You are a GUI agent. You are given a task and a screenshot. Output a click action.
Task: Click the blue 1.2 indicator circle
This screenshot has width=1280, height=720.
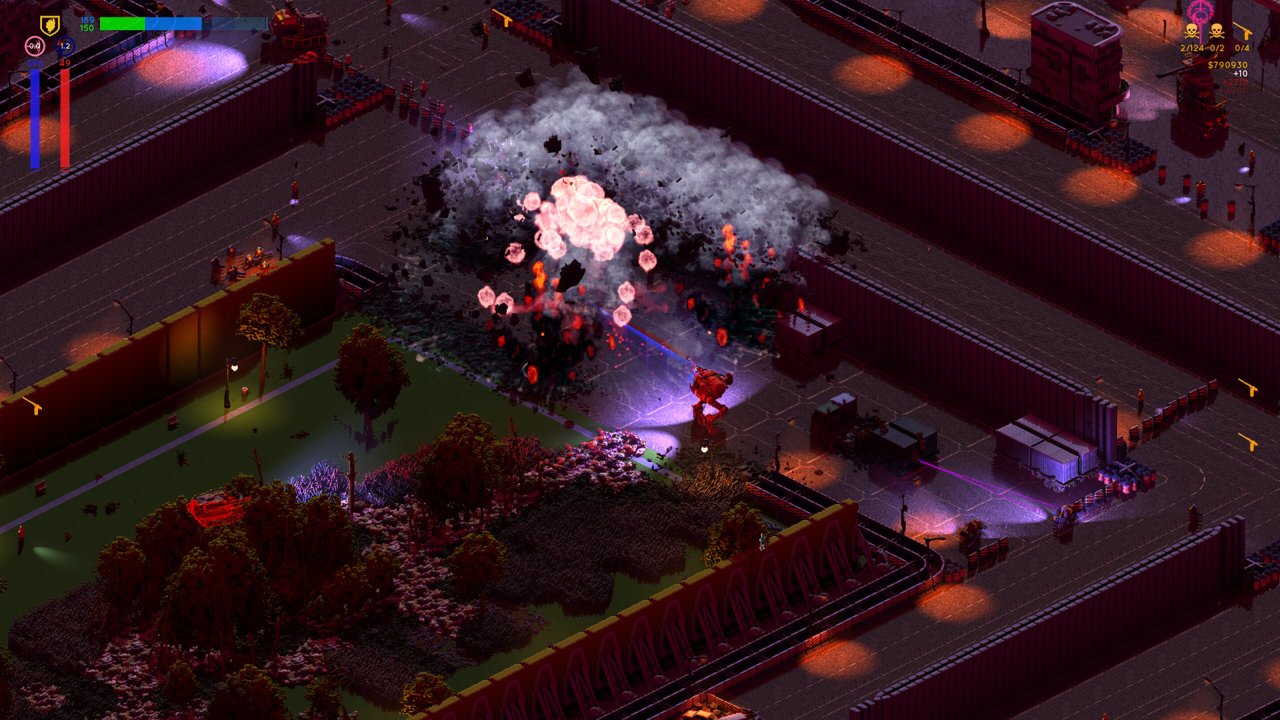66,46
